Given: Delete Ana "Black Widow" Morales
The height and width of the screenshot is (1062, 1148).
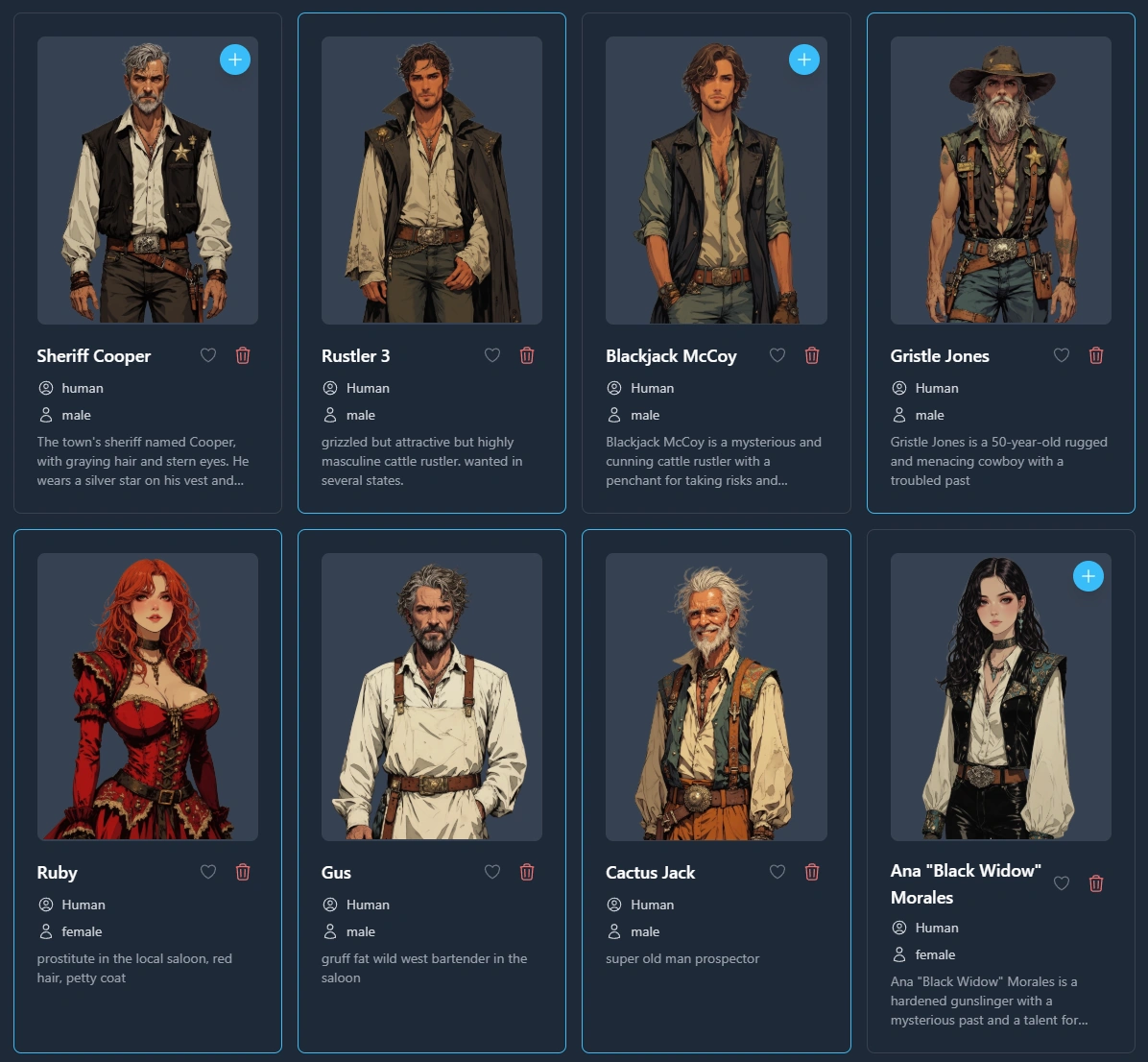Looking at the screenshot, I should coord(1096,883).
